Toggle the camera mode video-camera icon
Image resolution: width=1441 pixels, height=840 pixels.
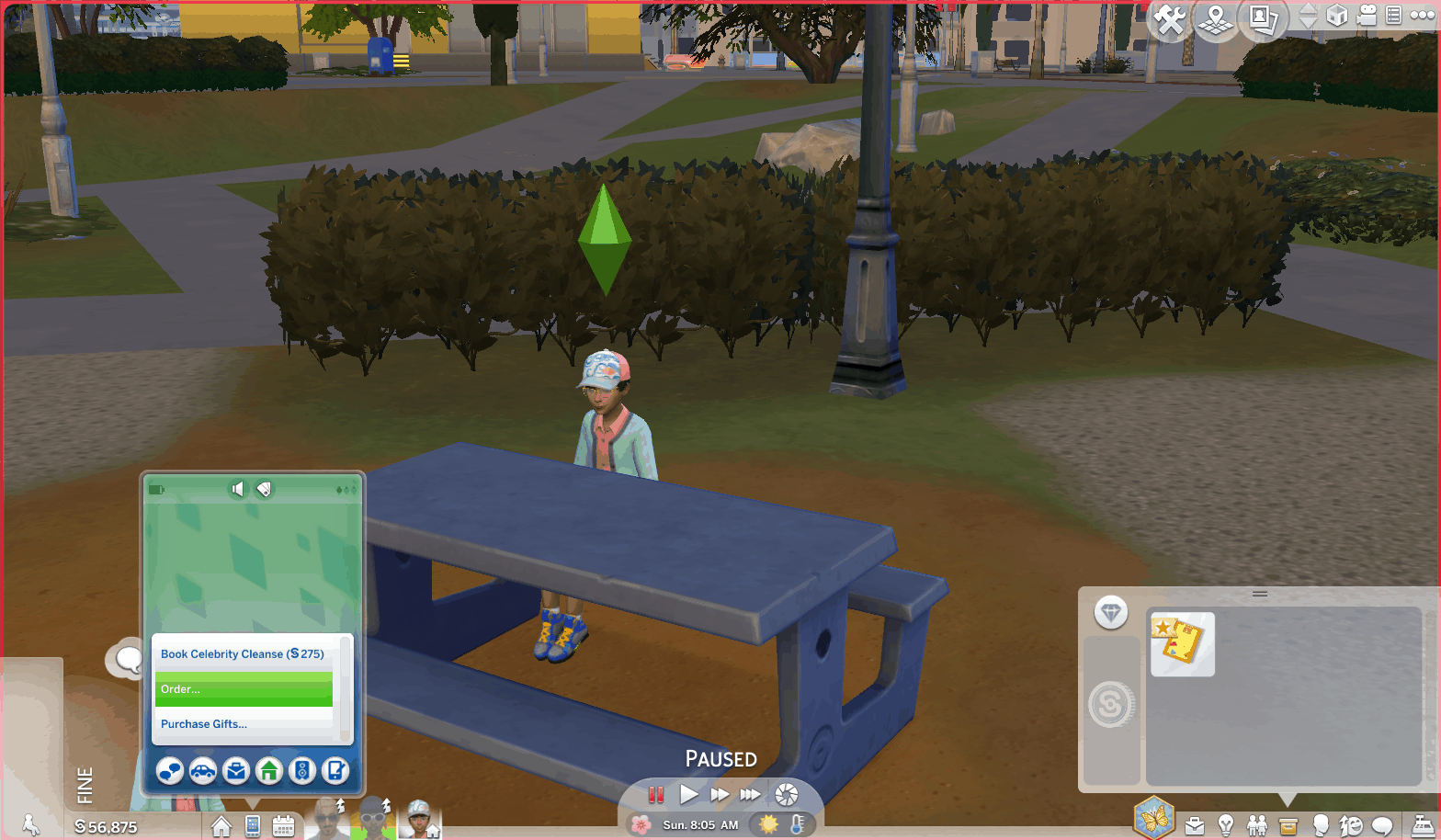(x=1367, y=15)
